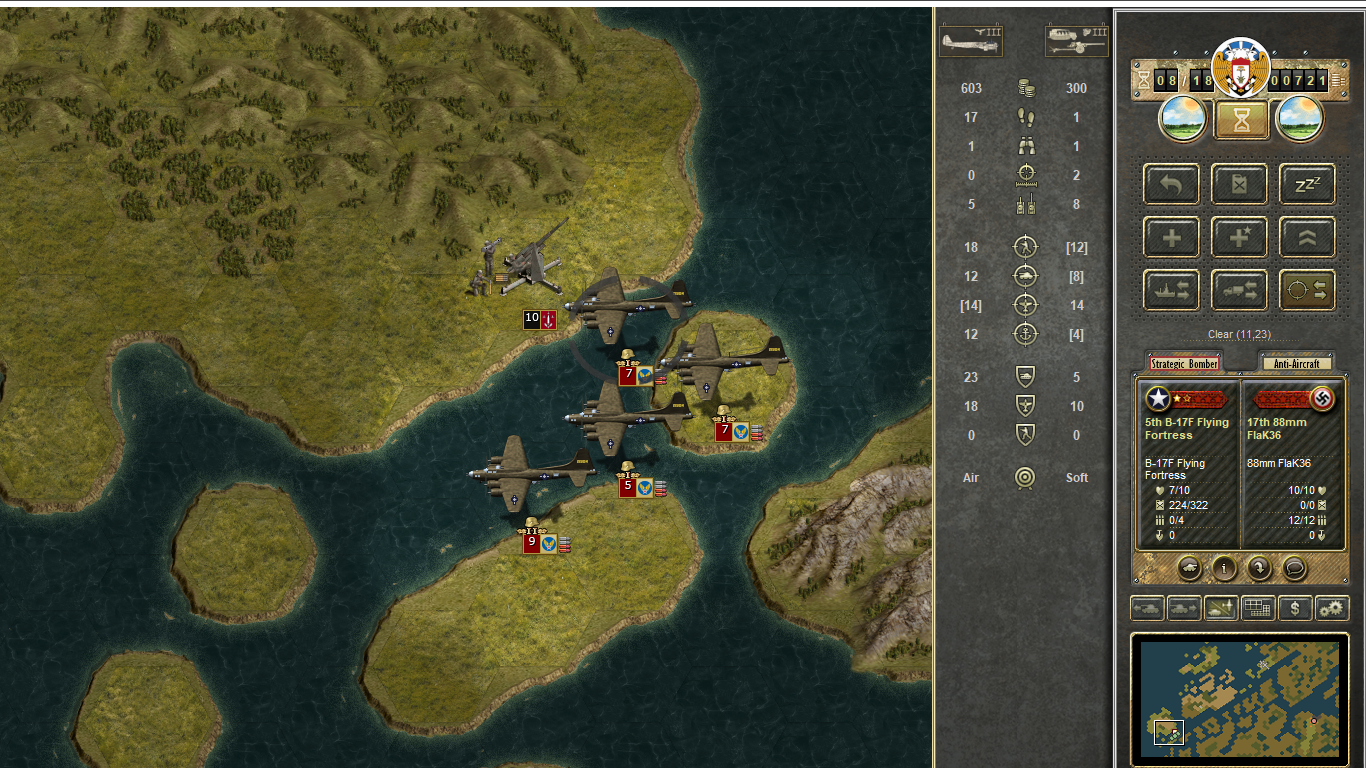
Task: Click the truck mount swap button
Action: point(1239,290)
